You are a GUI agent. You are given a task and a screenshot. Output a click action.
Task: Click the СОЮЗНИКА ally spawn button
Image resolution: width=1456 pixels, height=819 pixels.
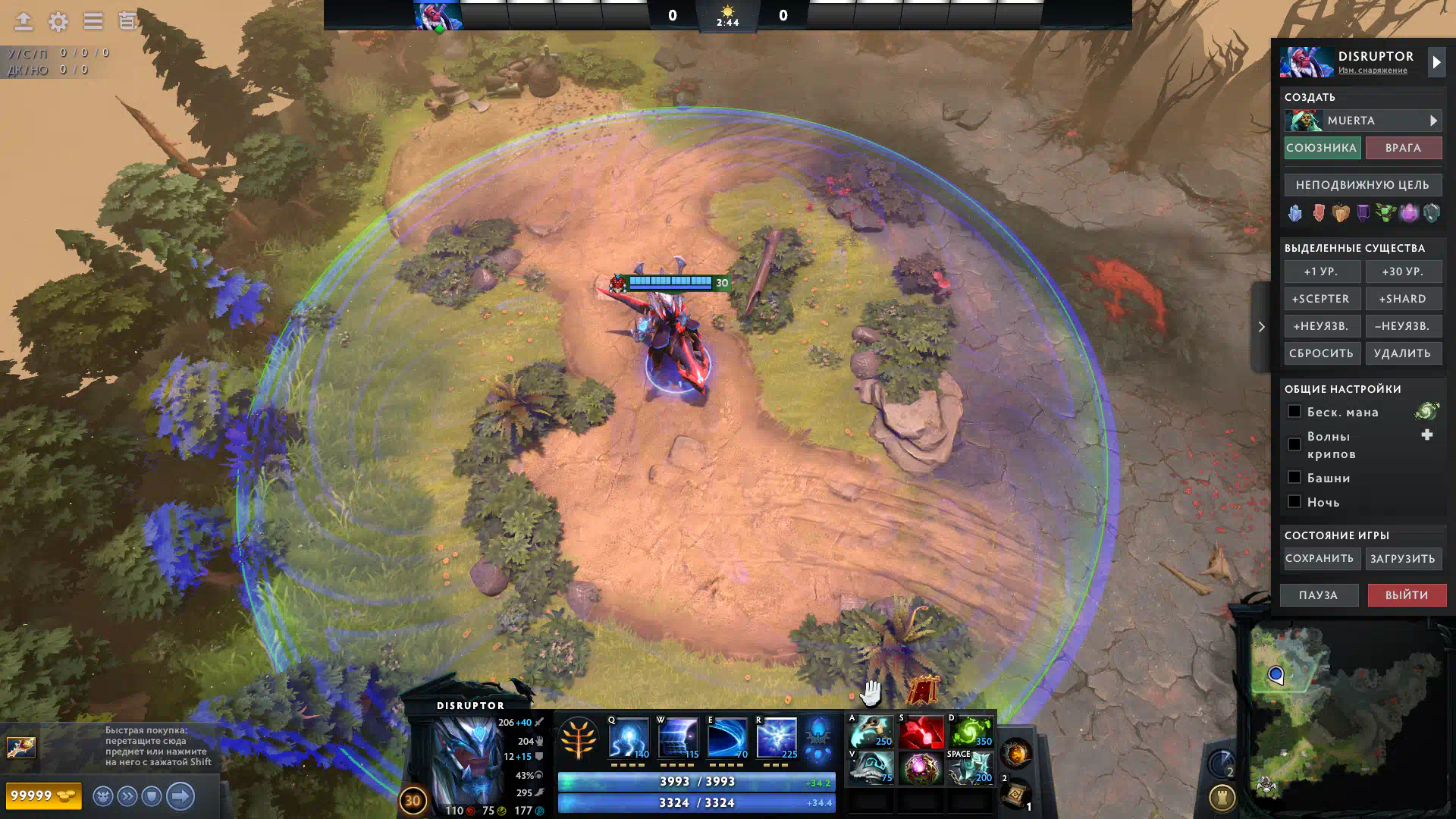coord(1322,148)
